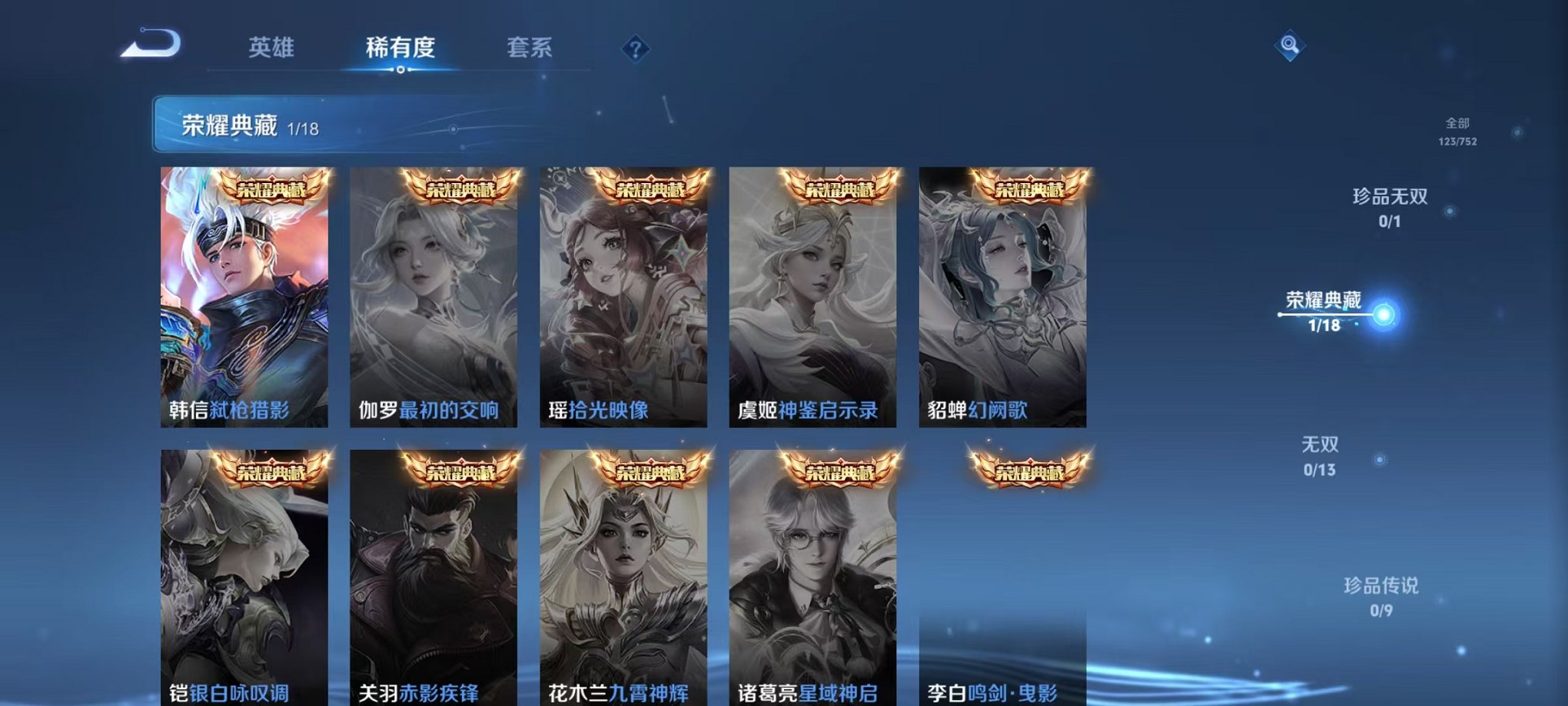Open the search magnifier icon
Screen dimensions: 1568x706
click(1289, 46)
